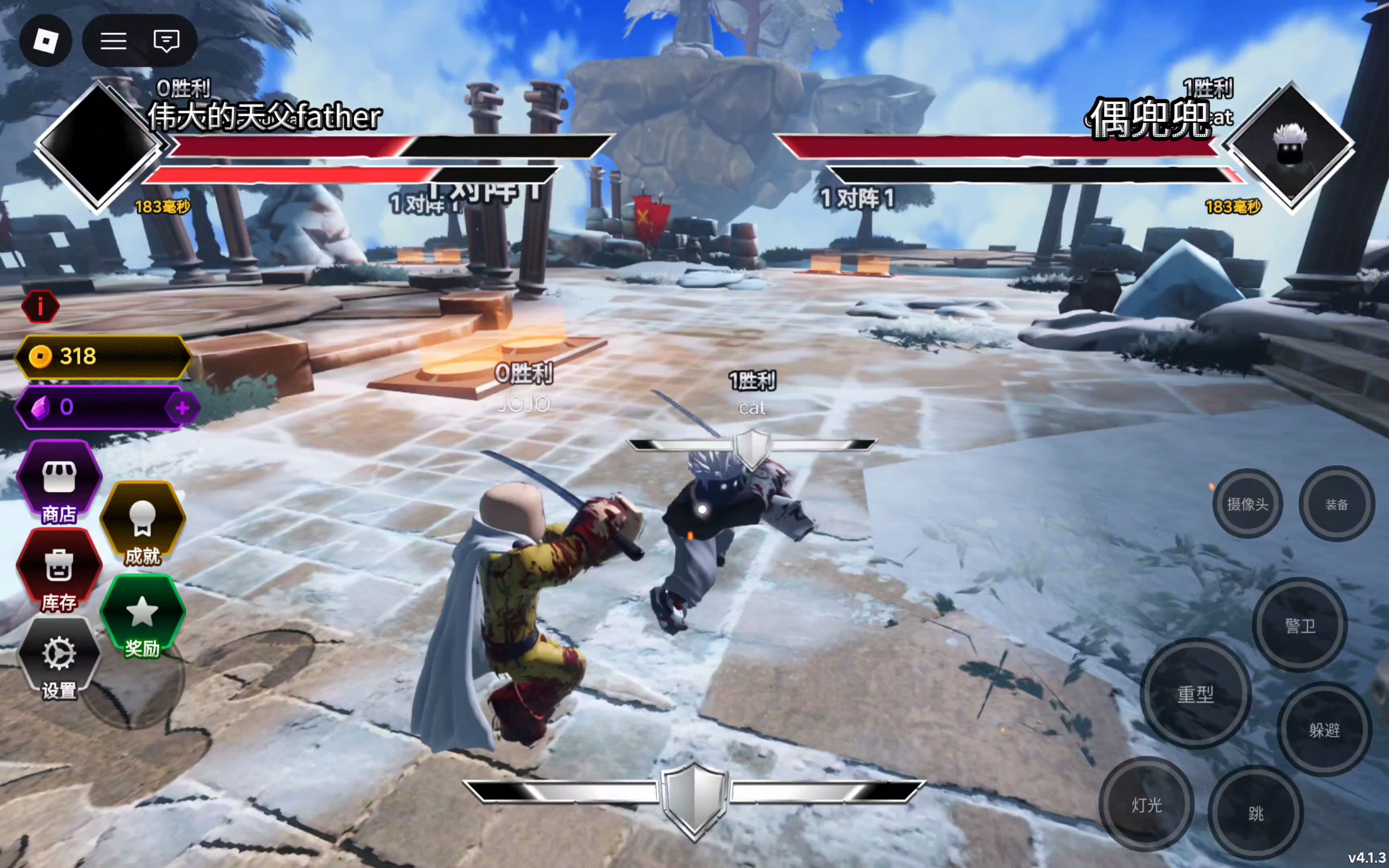The image size is (1389, 868).
Task: Perform a 重型 heavy attack
Action: point(1196,694)
